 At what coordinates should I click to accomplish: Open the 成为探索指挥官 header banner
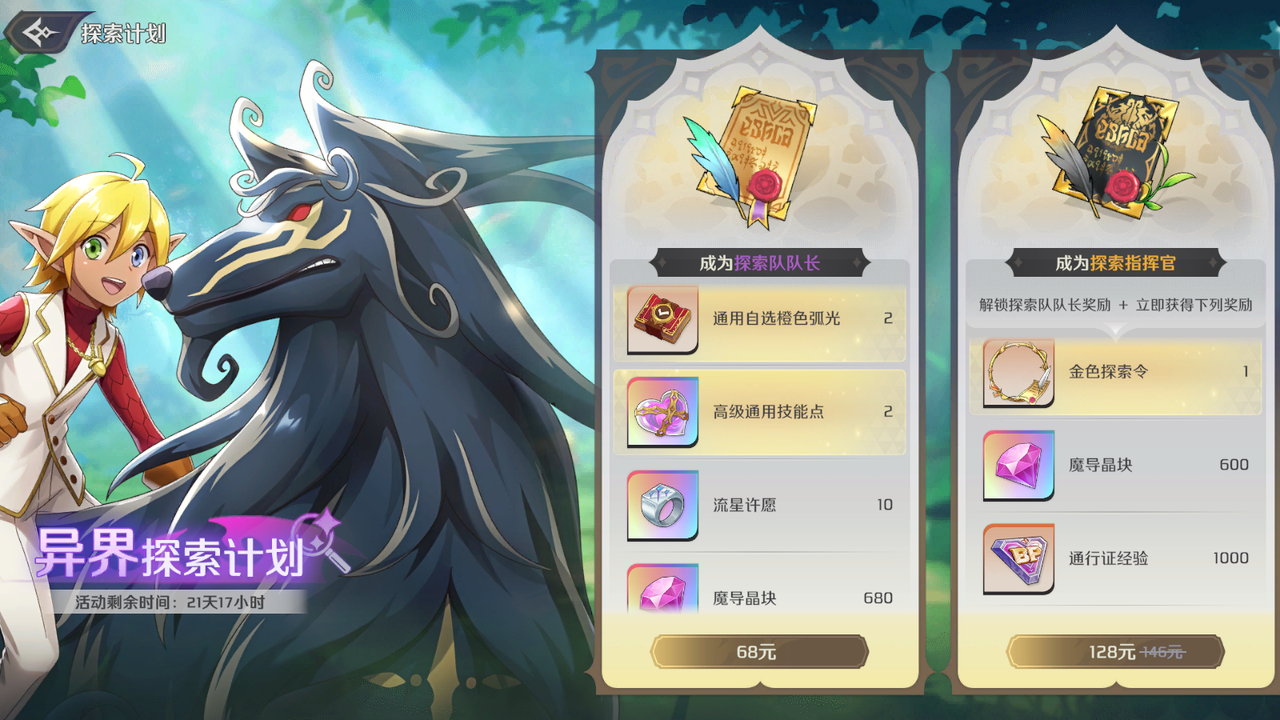coord(1117,262)
